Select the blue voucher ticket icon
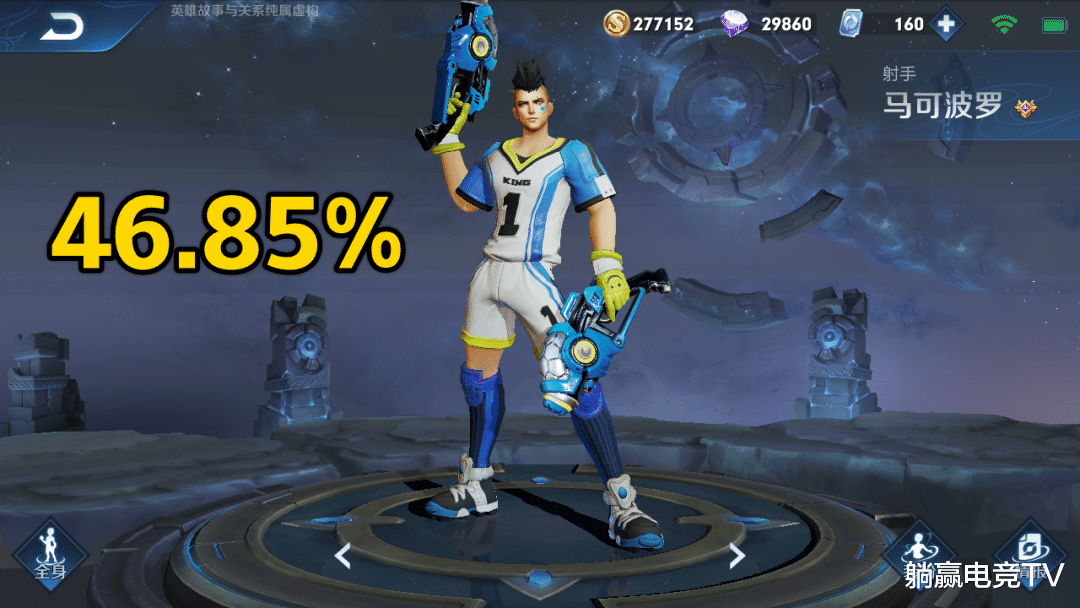The height and width of the screenshot is (608, 1080). [x=850, y=23]
